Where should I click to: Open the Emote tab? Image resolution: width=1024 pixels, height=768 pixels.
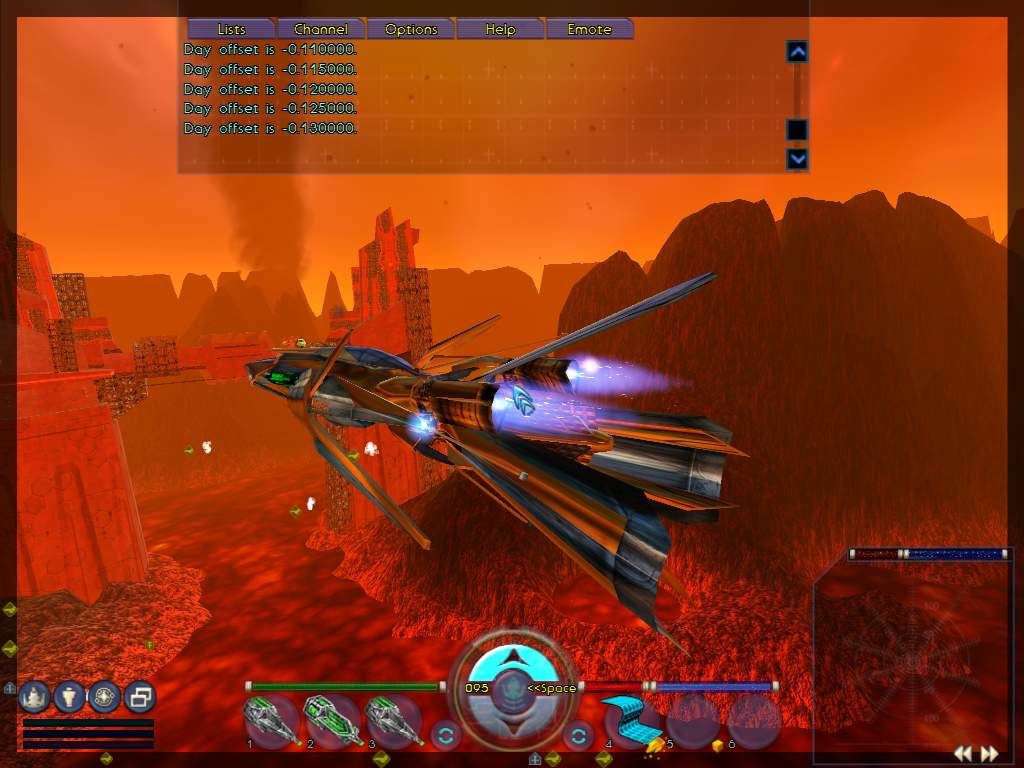coord(589,29)
